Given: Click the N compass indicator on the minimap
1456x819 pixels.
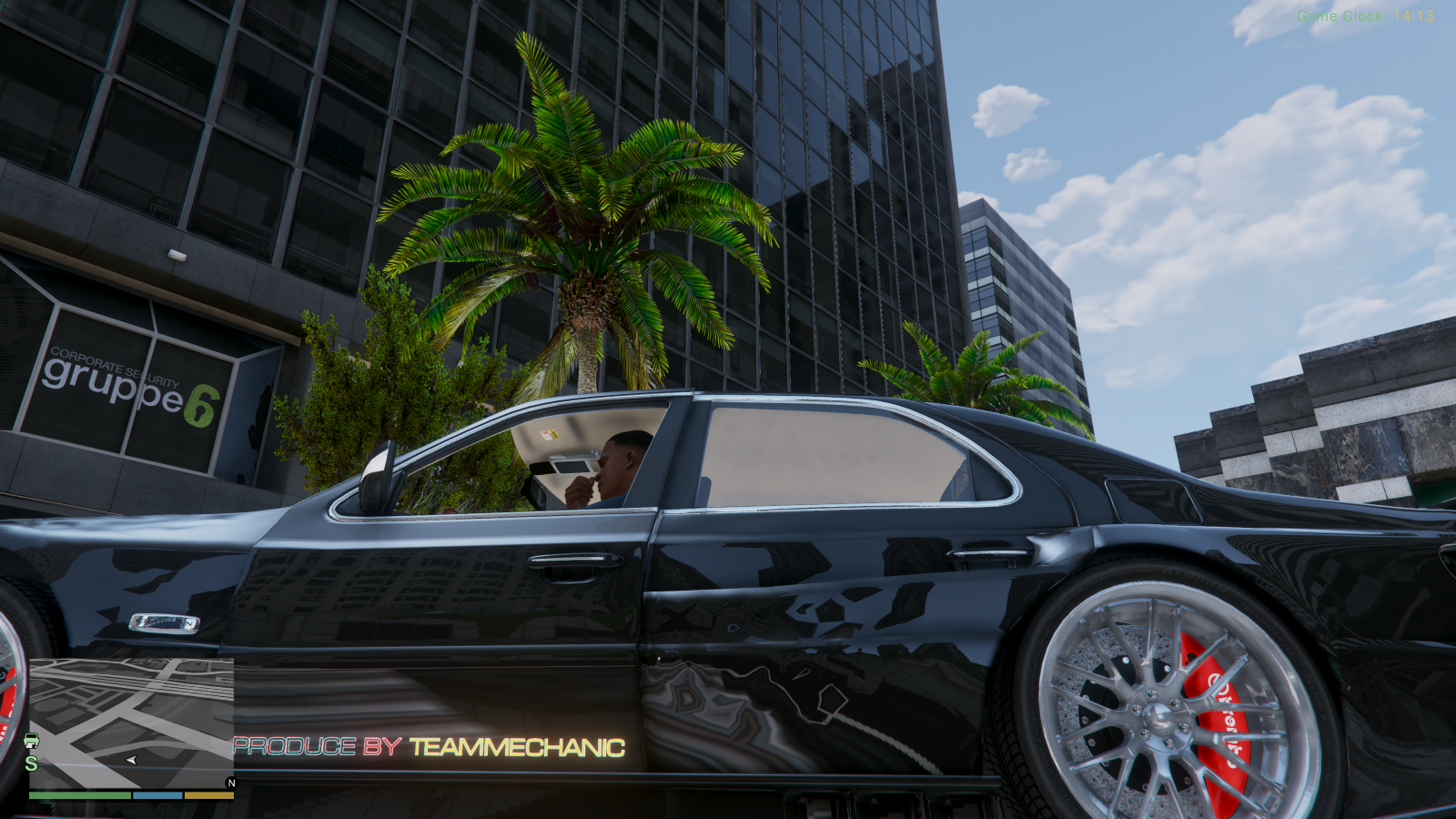Looking at the screenshot, I should pyautogui.click(x=230, y=782).
